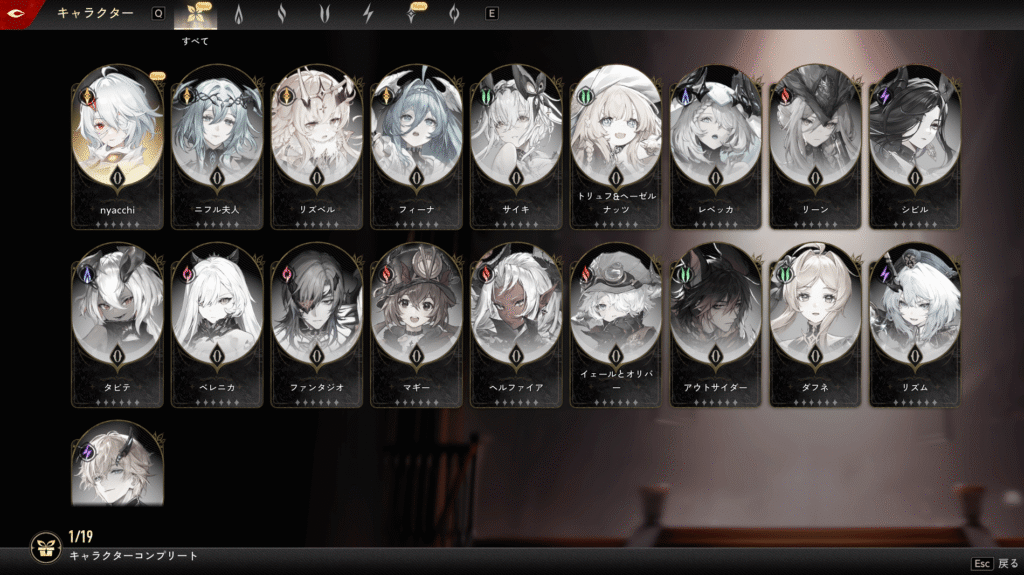Select the トリュフ&ヘーゼルナッツ character card
The height and width of the screenshot is (575, 1024).
[616, 140]
